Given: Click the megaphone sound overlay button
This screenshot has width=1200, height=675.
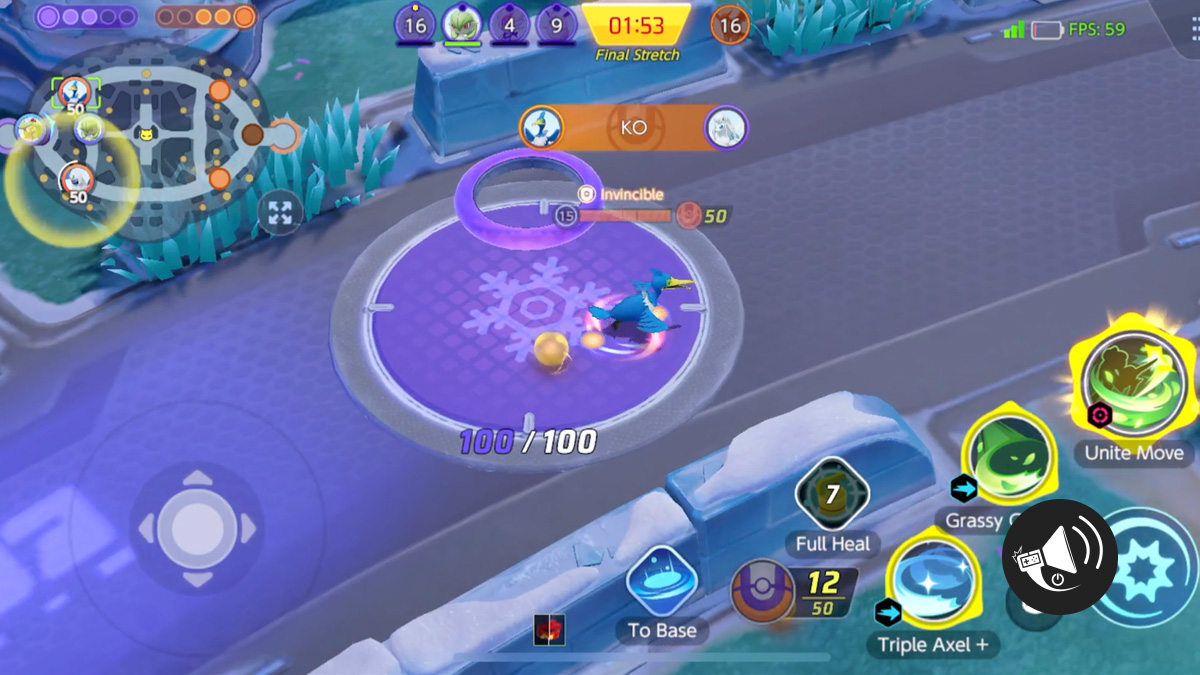Looking at the screenshot, I should click(x=1060, y=557).
